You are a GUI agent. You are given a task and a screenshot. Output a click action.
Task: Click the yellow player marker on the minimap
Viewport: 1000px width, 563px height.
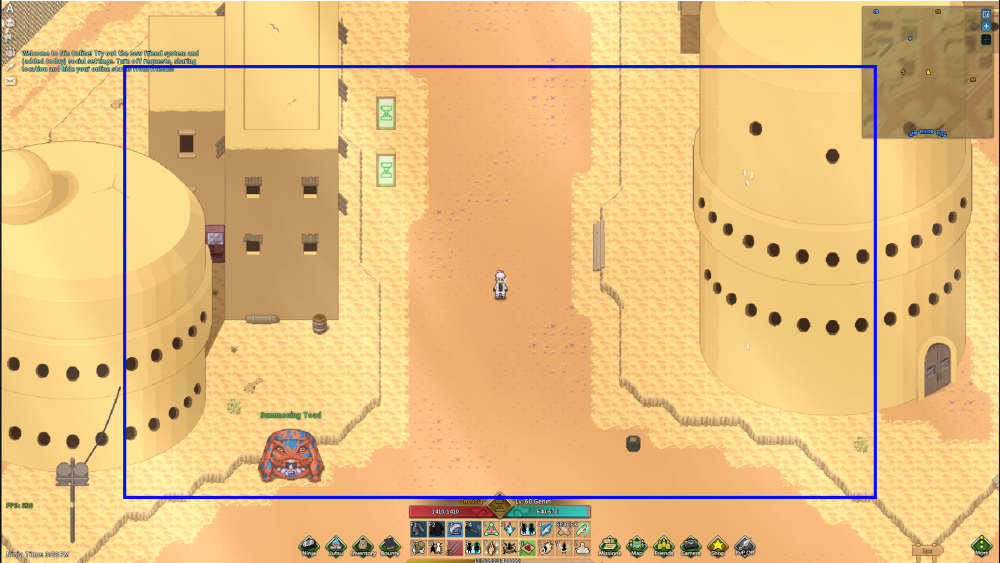(x=928, y=72)
